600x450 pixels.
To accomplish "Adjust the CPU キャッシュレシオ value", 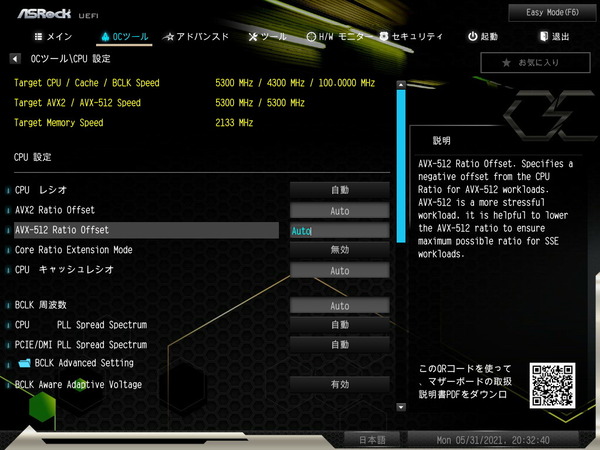I will click(339, 270).
